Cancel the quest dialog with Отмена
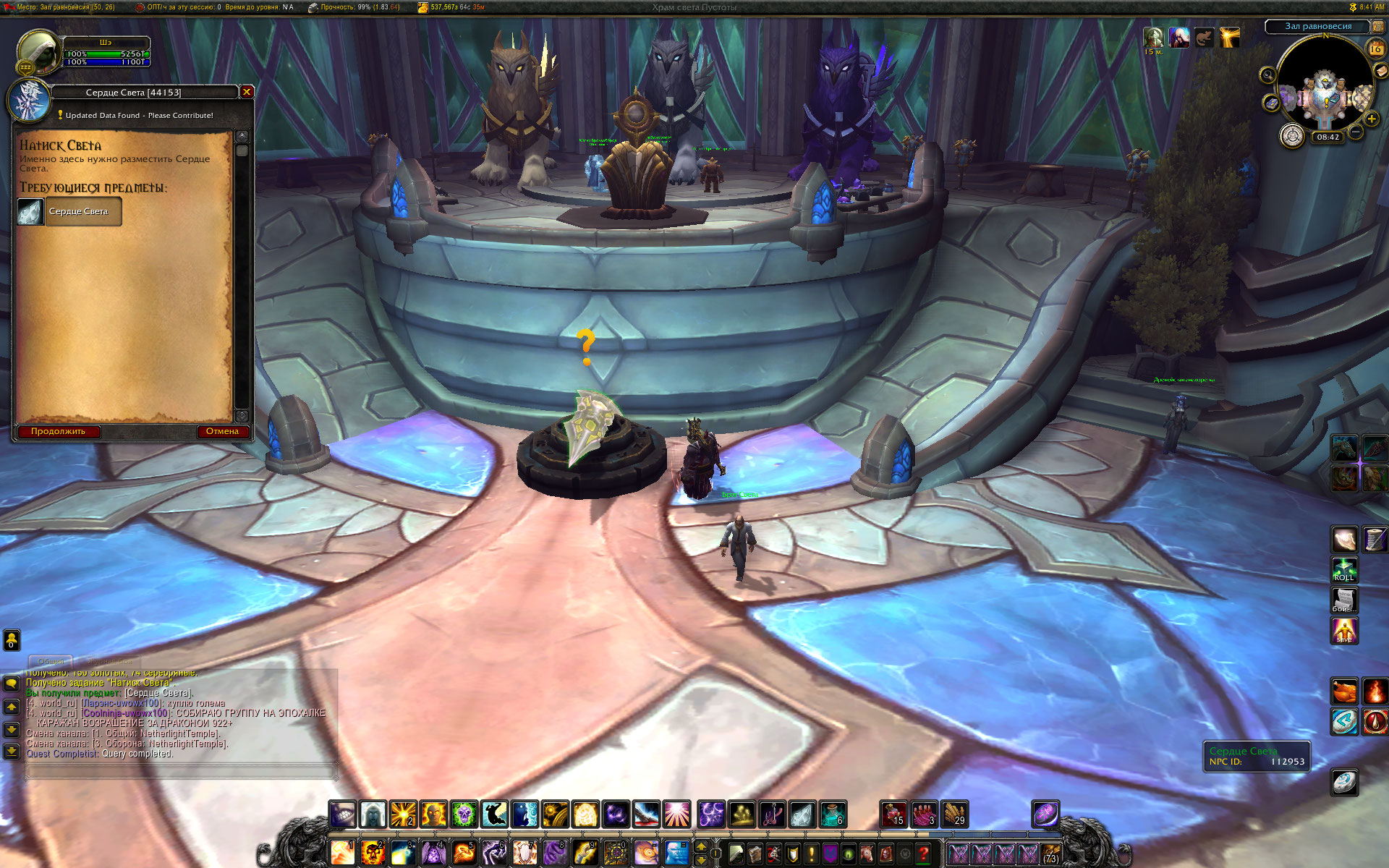Screen dimensions: 1389x868 coord(222,432)
